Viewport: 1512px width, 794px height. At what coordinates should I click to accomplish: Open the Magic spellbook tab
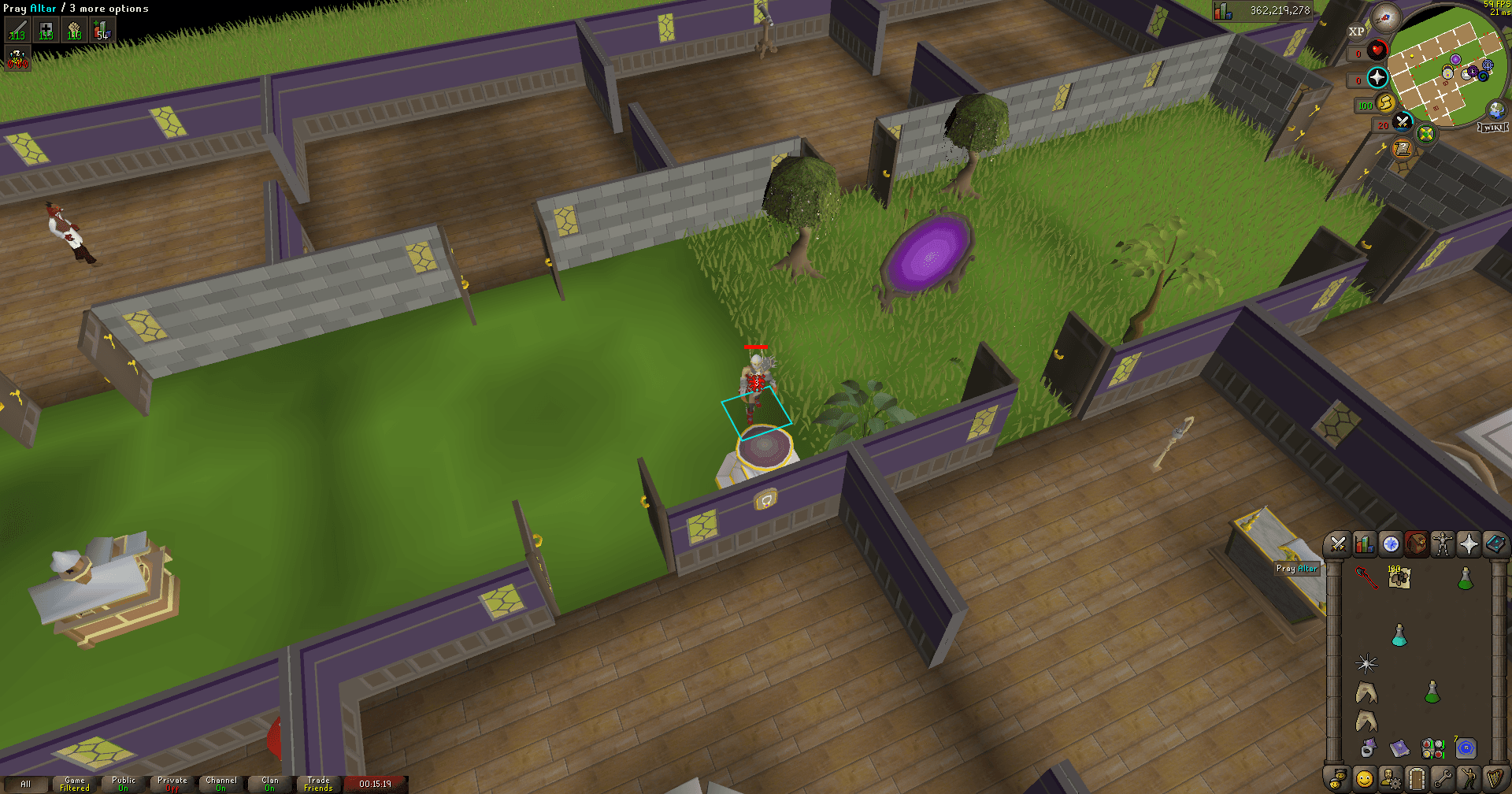click(1495, 542)
